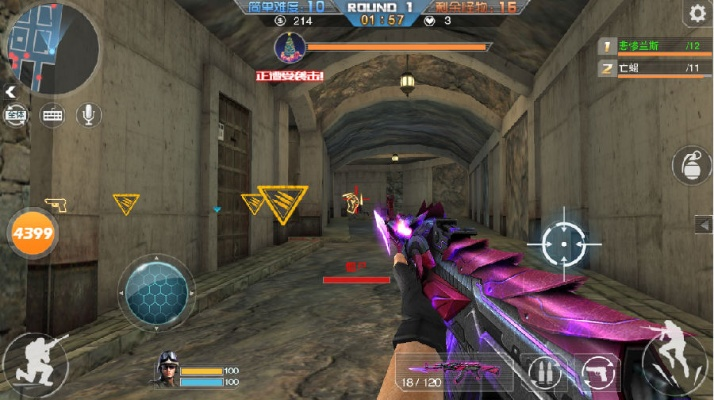714x400 pixels.
Task: Tap the orange 4399 badge
Action: coord(33,233)
